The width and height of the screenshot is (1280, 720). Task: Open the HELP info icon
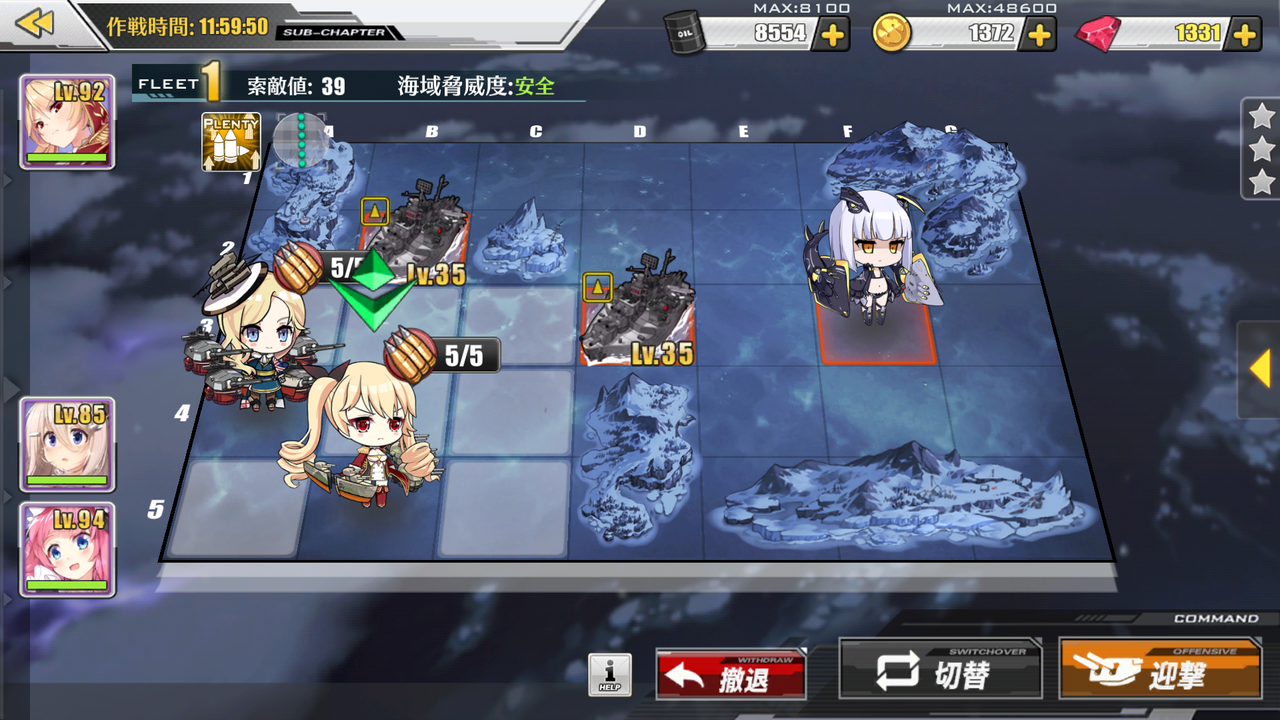coord(611,675)
